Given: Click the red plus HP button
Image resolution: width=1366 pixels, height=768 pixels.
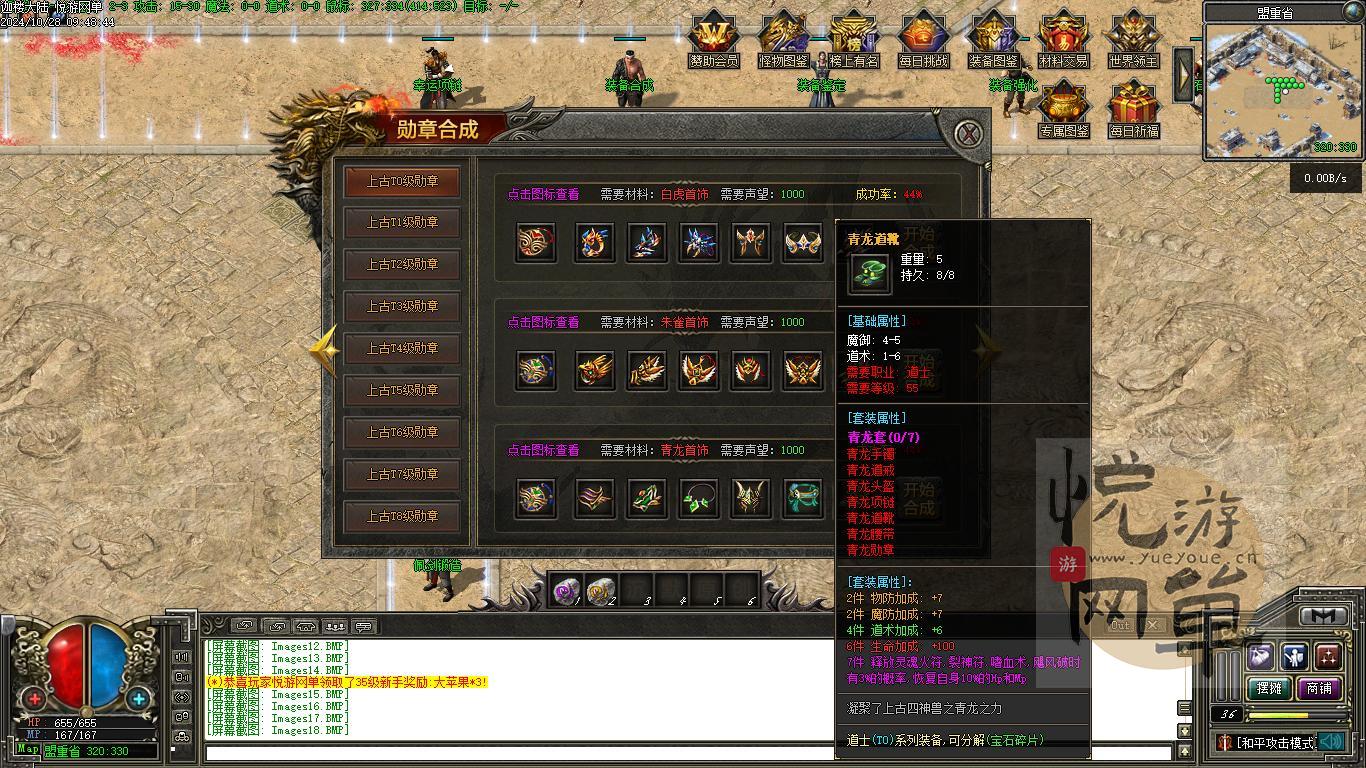Looking at the screenshot, I should tap(35, 699).
